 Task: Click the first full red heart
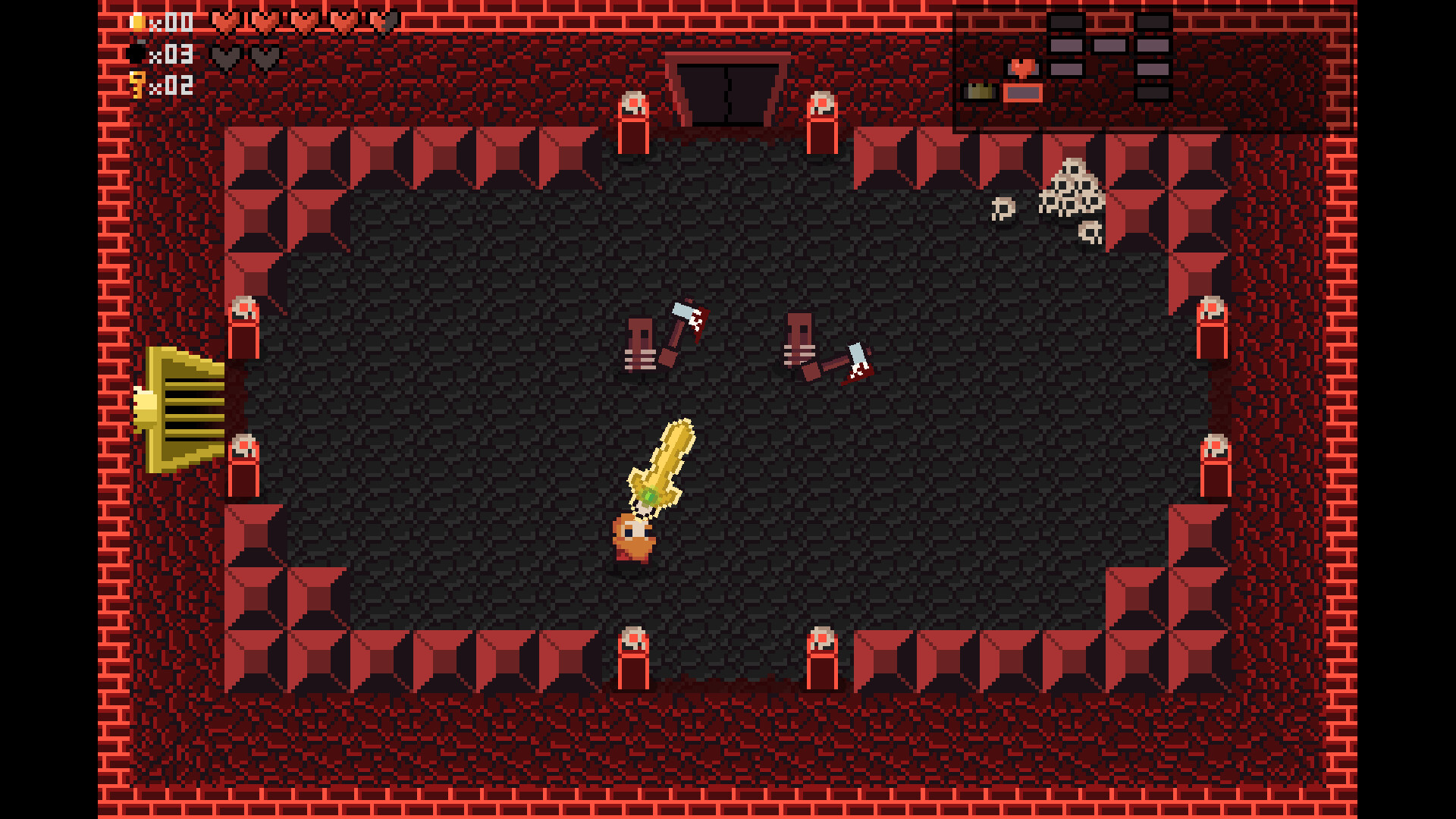(x=224, y=21)
